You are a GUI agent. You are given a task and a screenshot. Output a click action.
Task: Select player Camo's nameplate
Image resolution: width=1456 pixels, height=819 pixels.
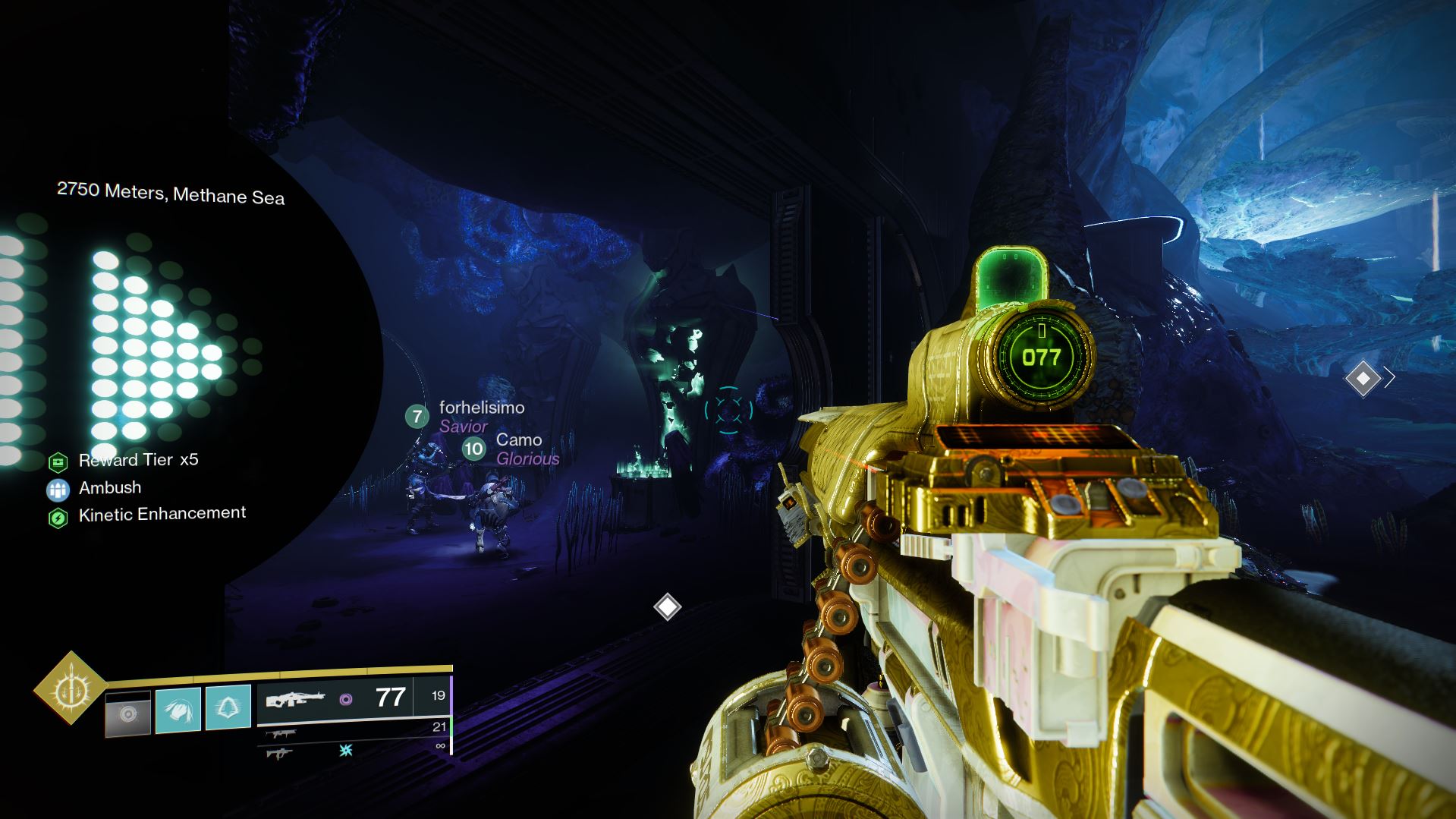point(518,440)
